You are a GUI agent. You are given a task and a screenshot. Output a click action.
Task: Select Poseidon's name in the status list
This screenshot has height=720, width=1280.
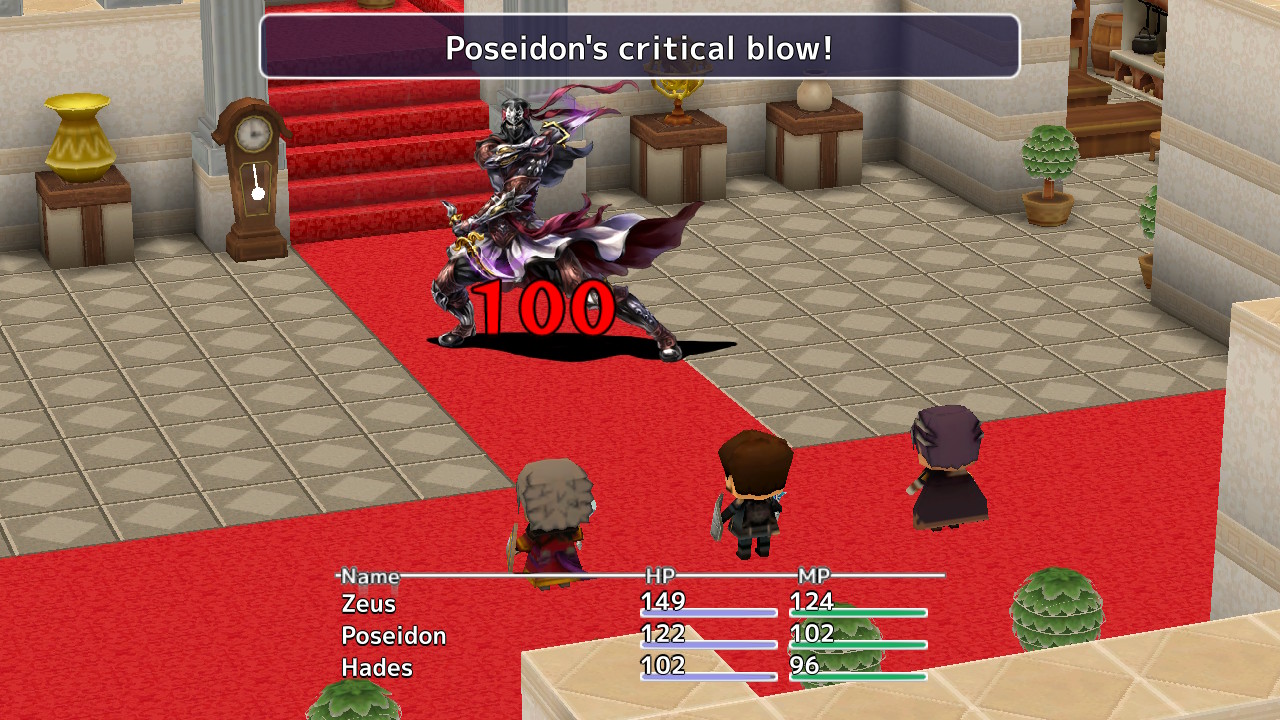(x=392, y=635)
